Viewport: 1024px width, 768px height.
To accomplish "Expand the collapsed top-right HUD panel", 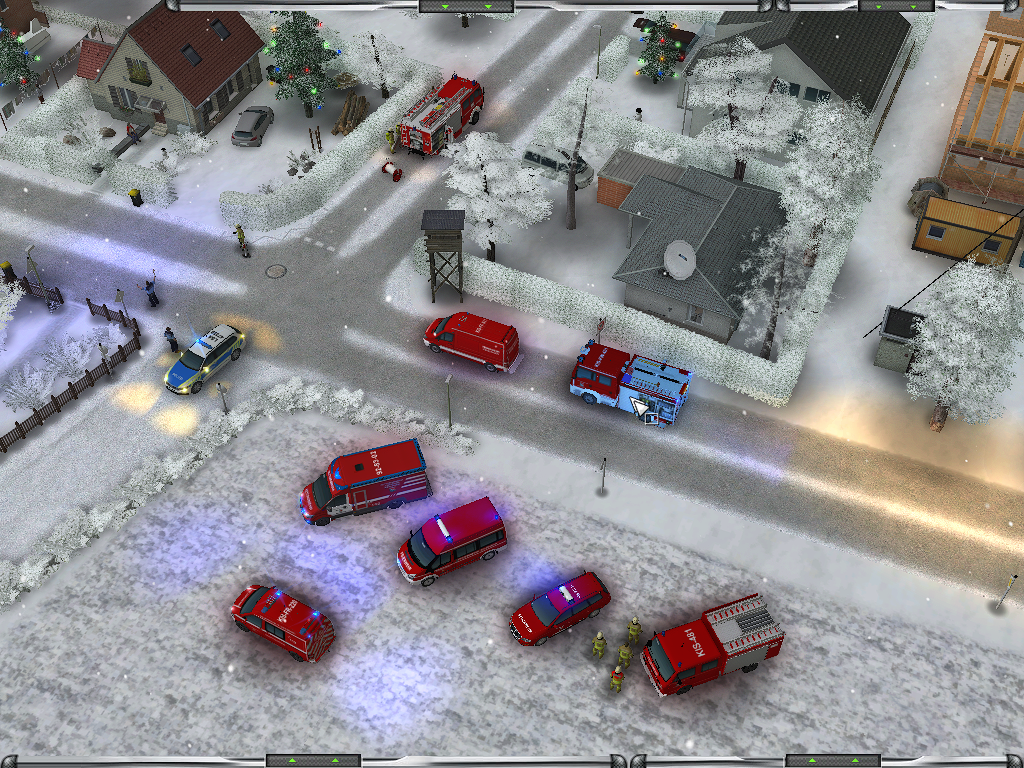I will [896, 6].
